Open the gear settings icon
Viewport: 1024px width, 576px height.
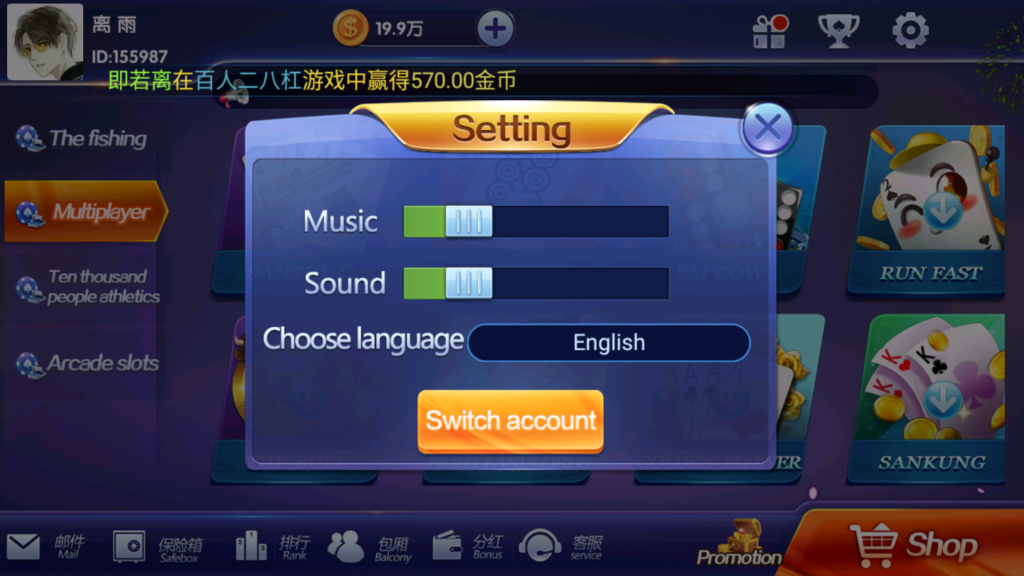click(910, 30)
